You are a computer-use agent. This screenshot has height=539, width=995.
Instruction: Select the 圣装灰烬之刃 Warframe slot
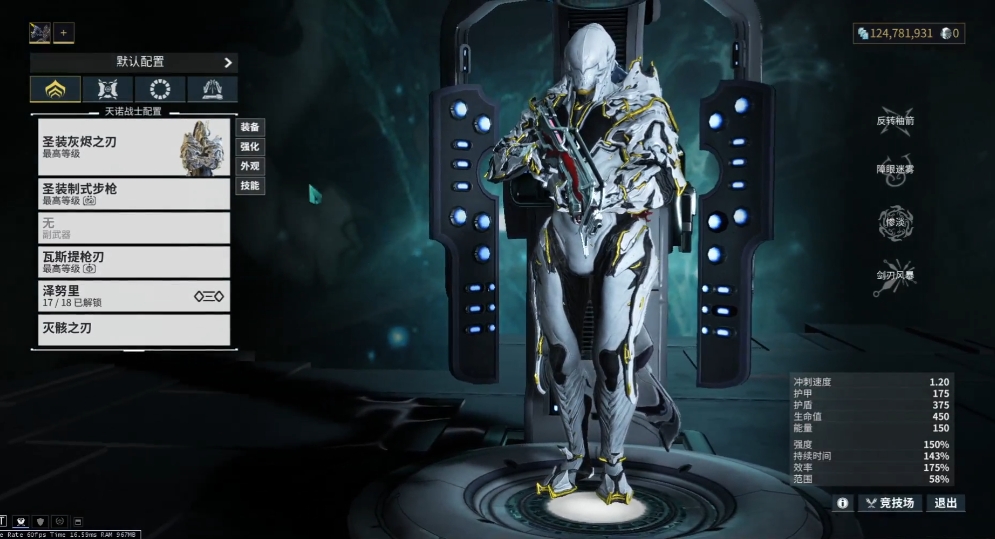click(134, 147)
